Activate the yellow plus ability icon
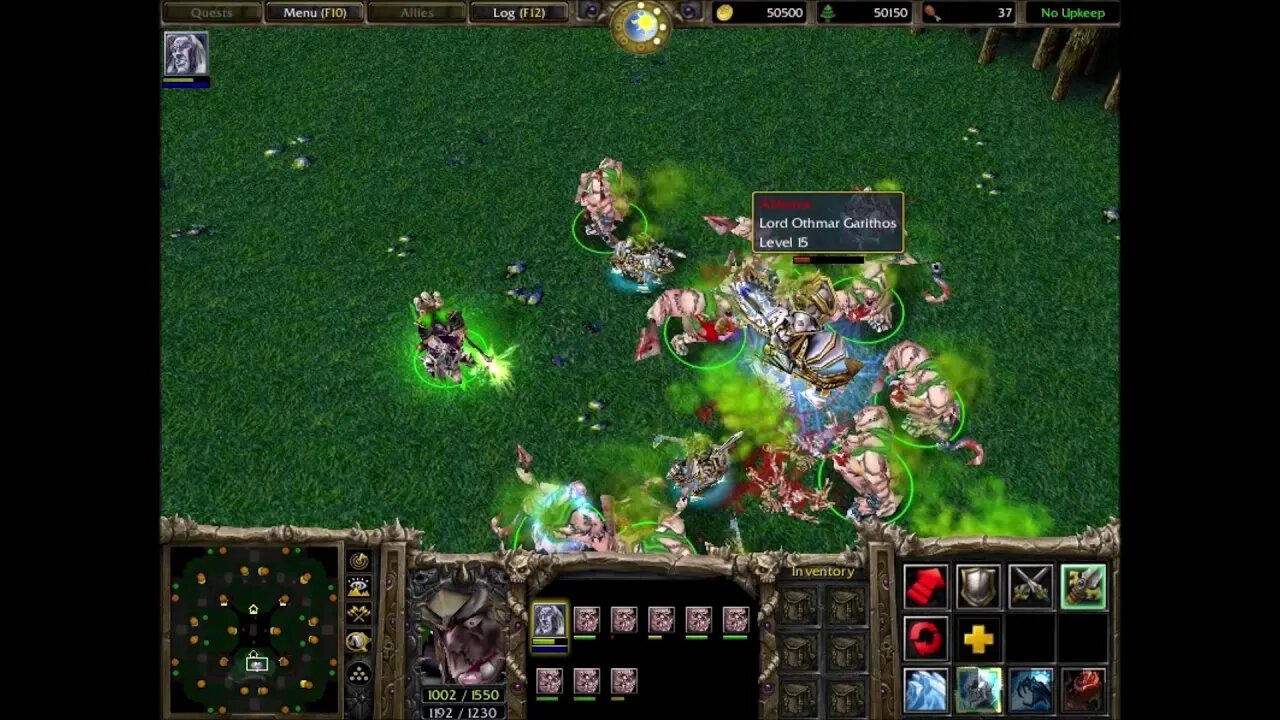Screen dimensions: 1280x720 pos(978,638)
